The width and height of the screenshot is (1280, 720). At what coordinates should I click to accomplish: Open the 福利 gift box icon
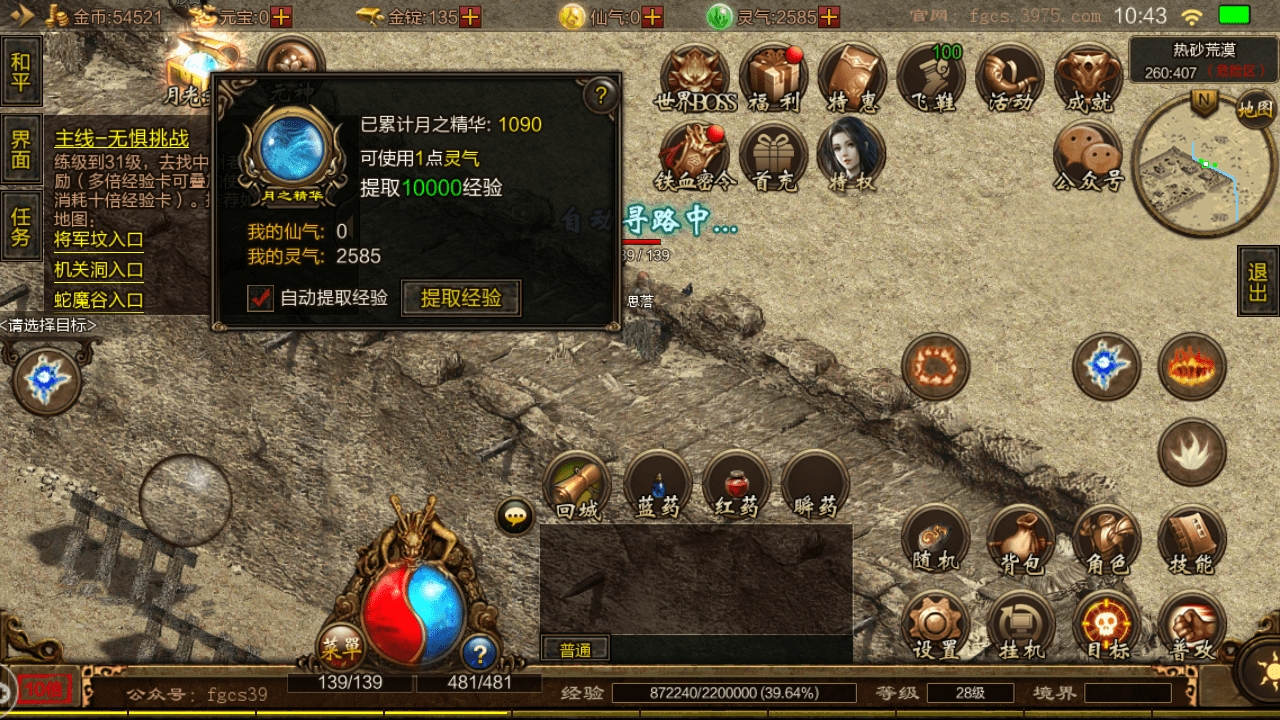[774, 77]
